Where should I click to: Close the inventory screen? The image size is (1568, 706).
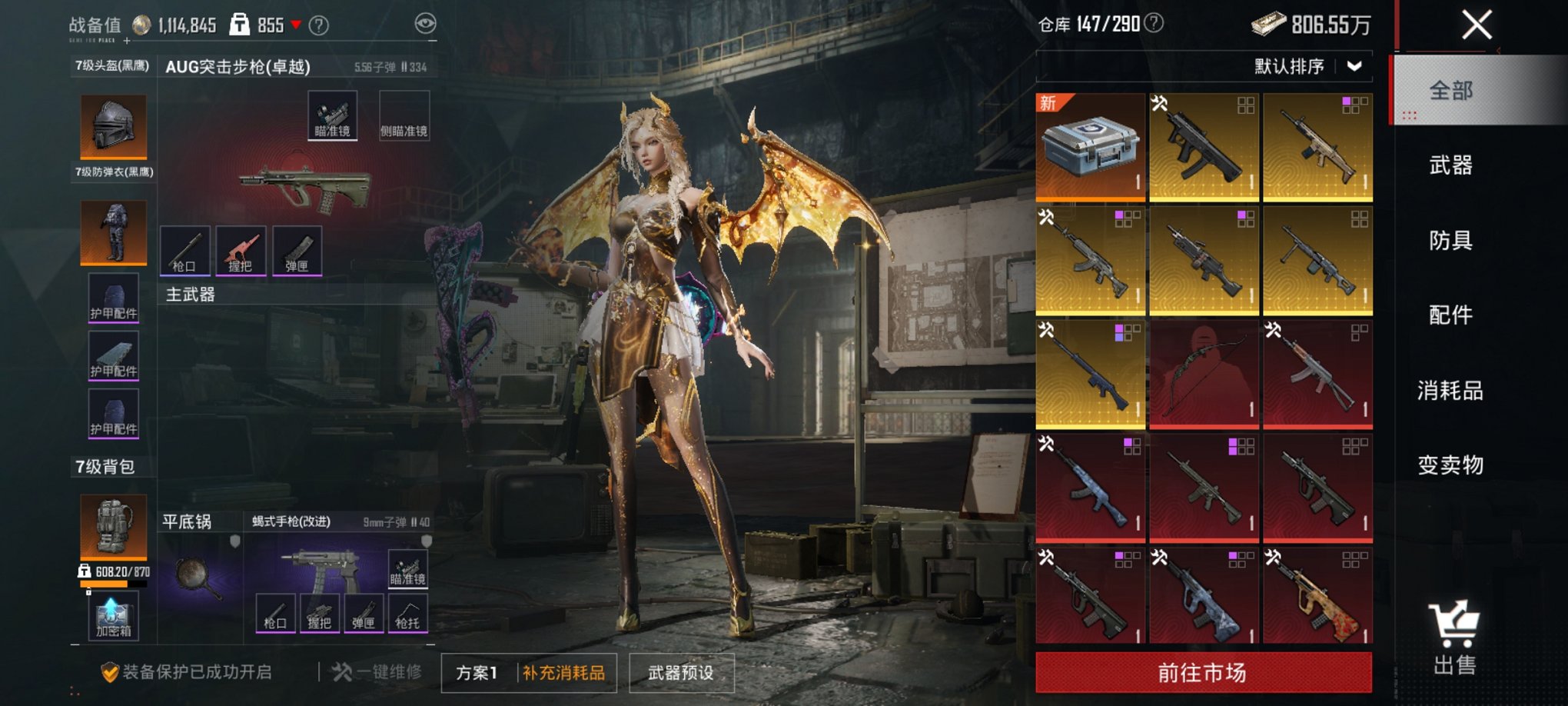1477,25
